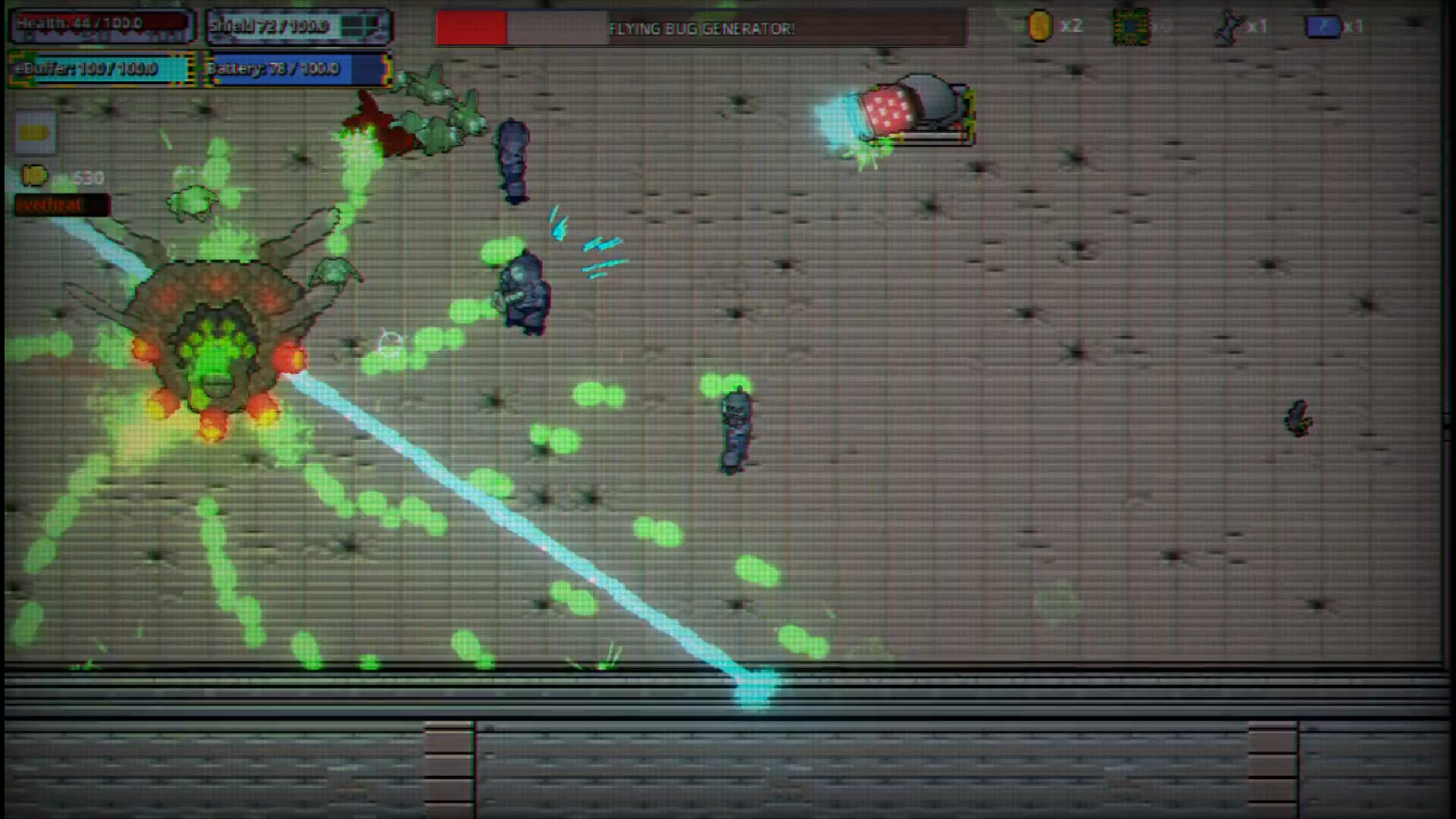This screenshot has width=1456, height=819.
Task: Click the blue battery item icon marked x1
Action: 1325,25
